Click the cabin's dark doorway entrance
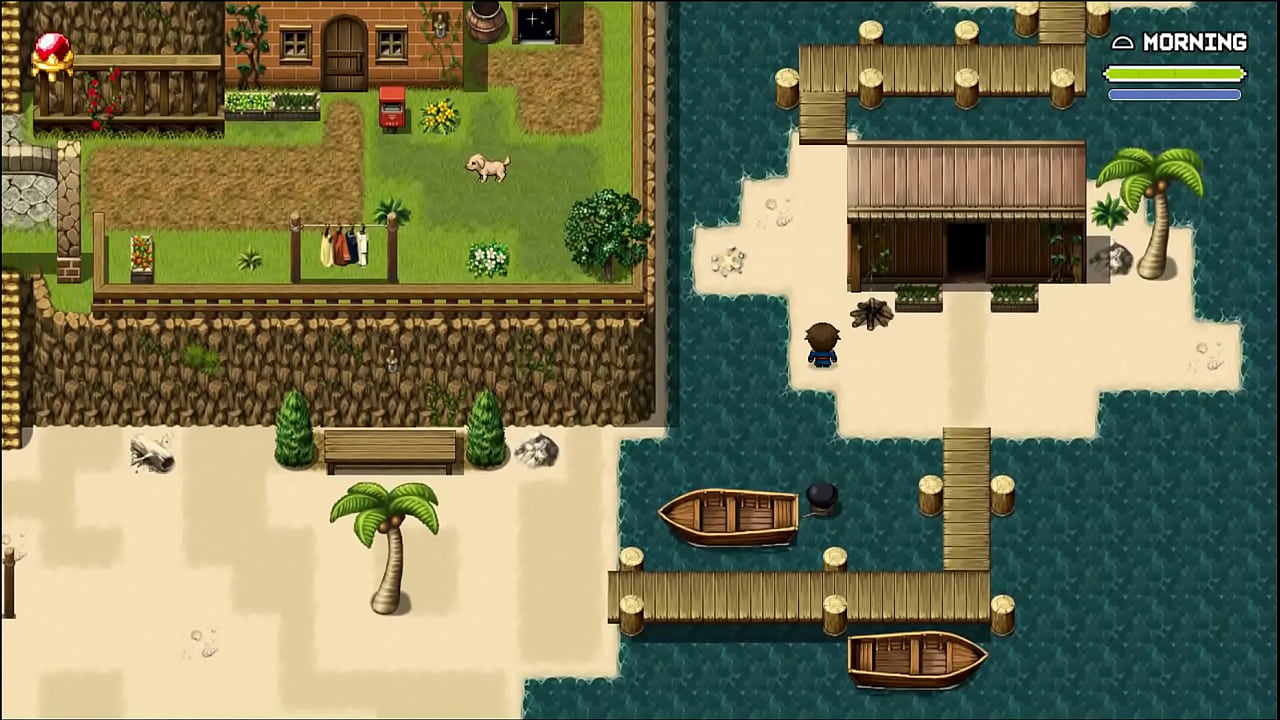Image resolution: width=1280 pixels, height=720 pixels. [x=965, y=250]
